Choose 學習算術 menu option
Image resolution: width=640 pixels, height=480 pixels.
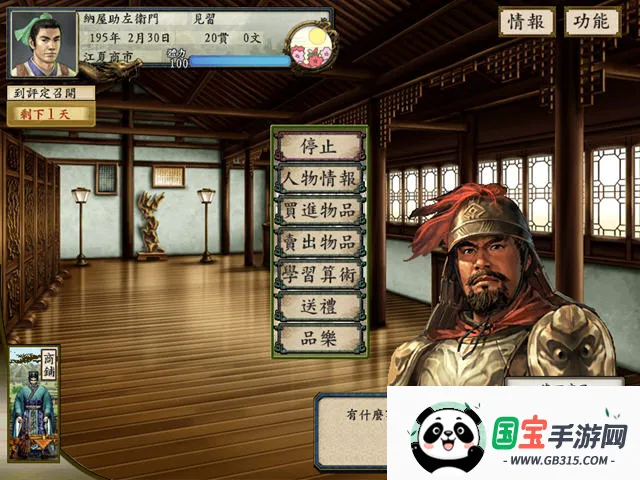tap(318, 275)
